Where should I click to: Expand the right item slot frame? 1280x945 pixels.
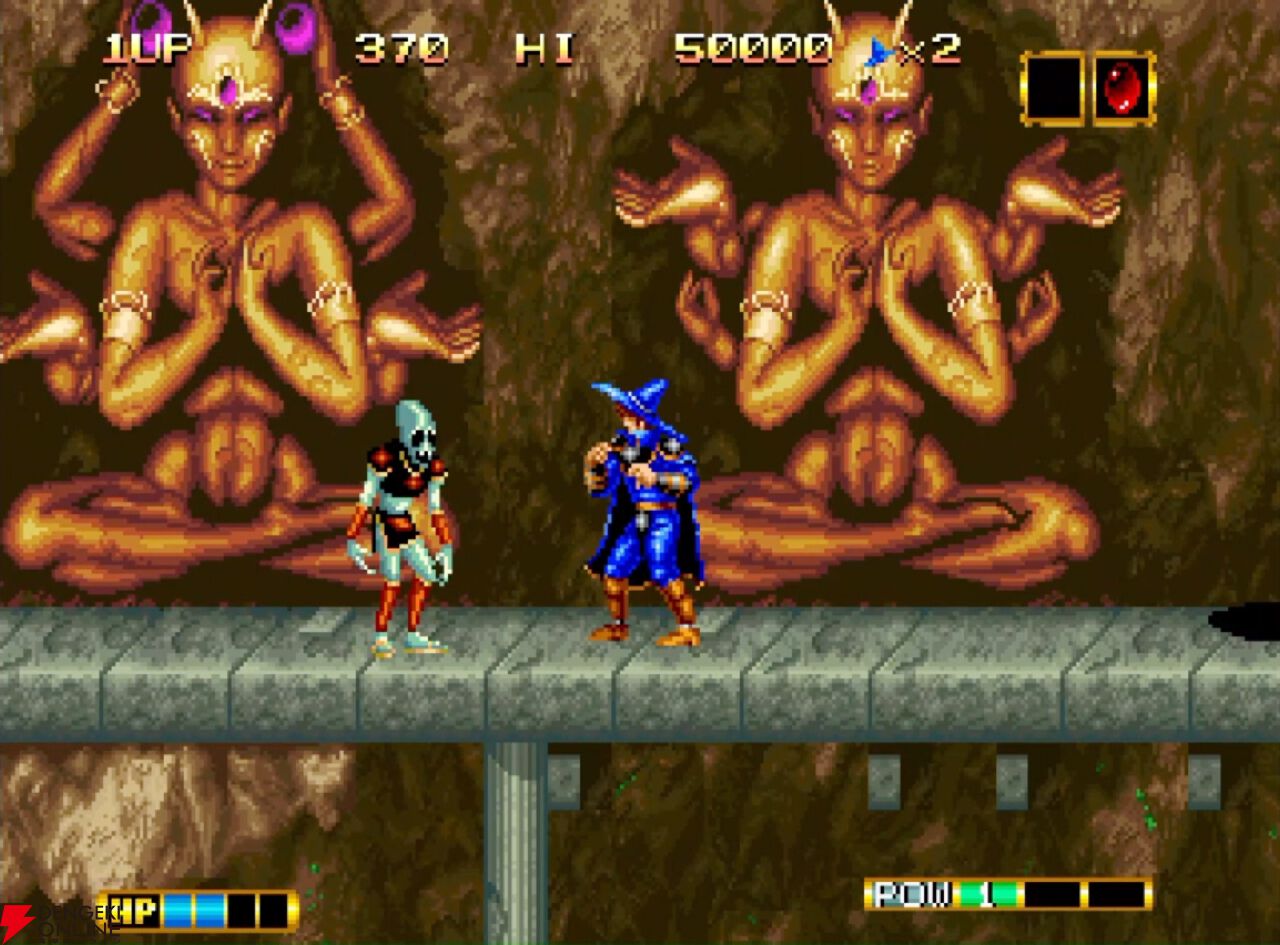1122,90
